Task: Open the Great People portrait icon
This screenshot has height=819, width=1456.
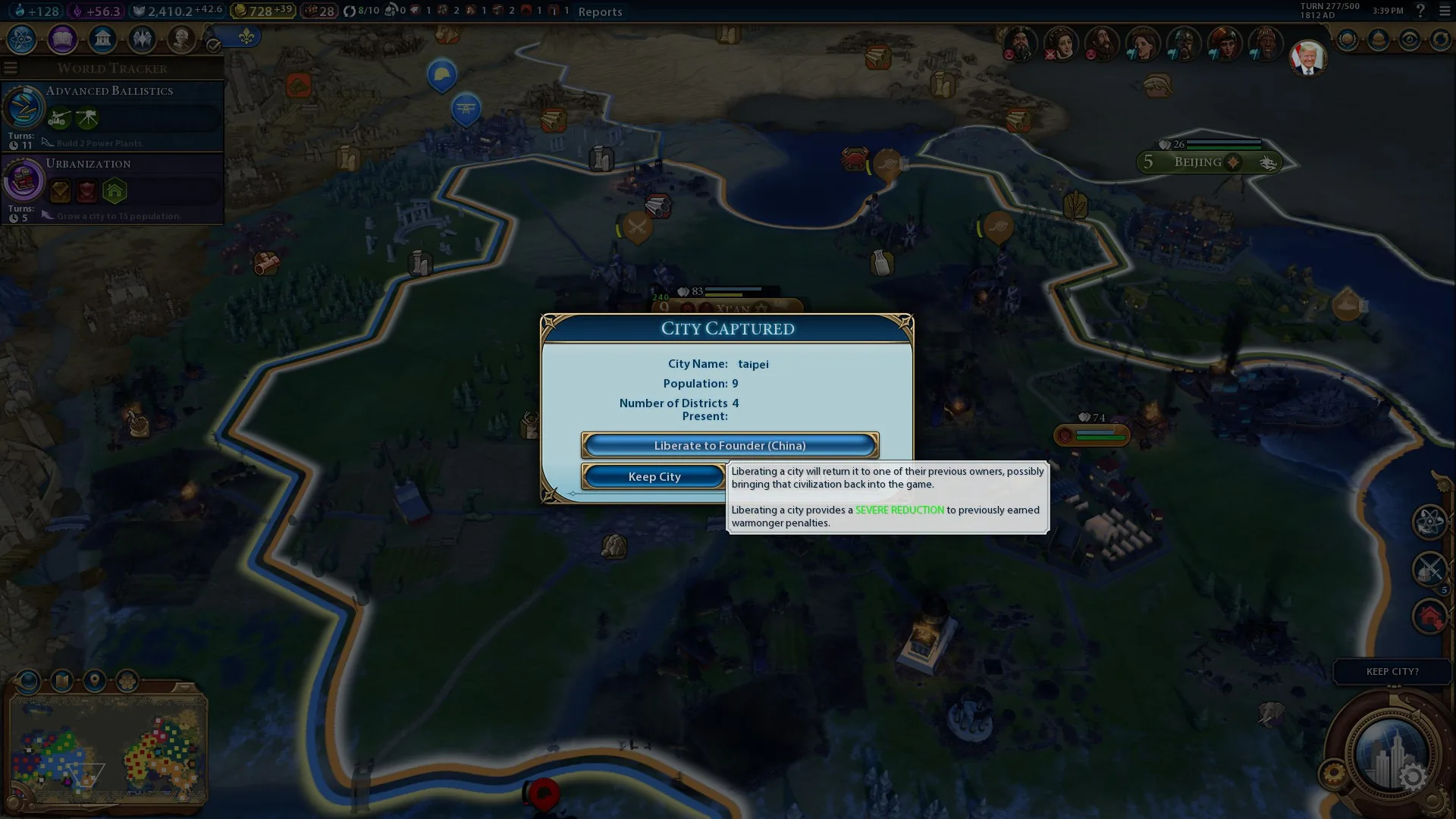Action: (x=181, y=39)
